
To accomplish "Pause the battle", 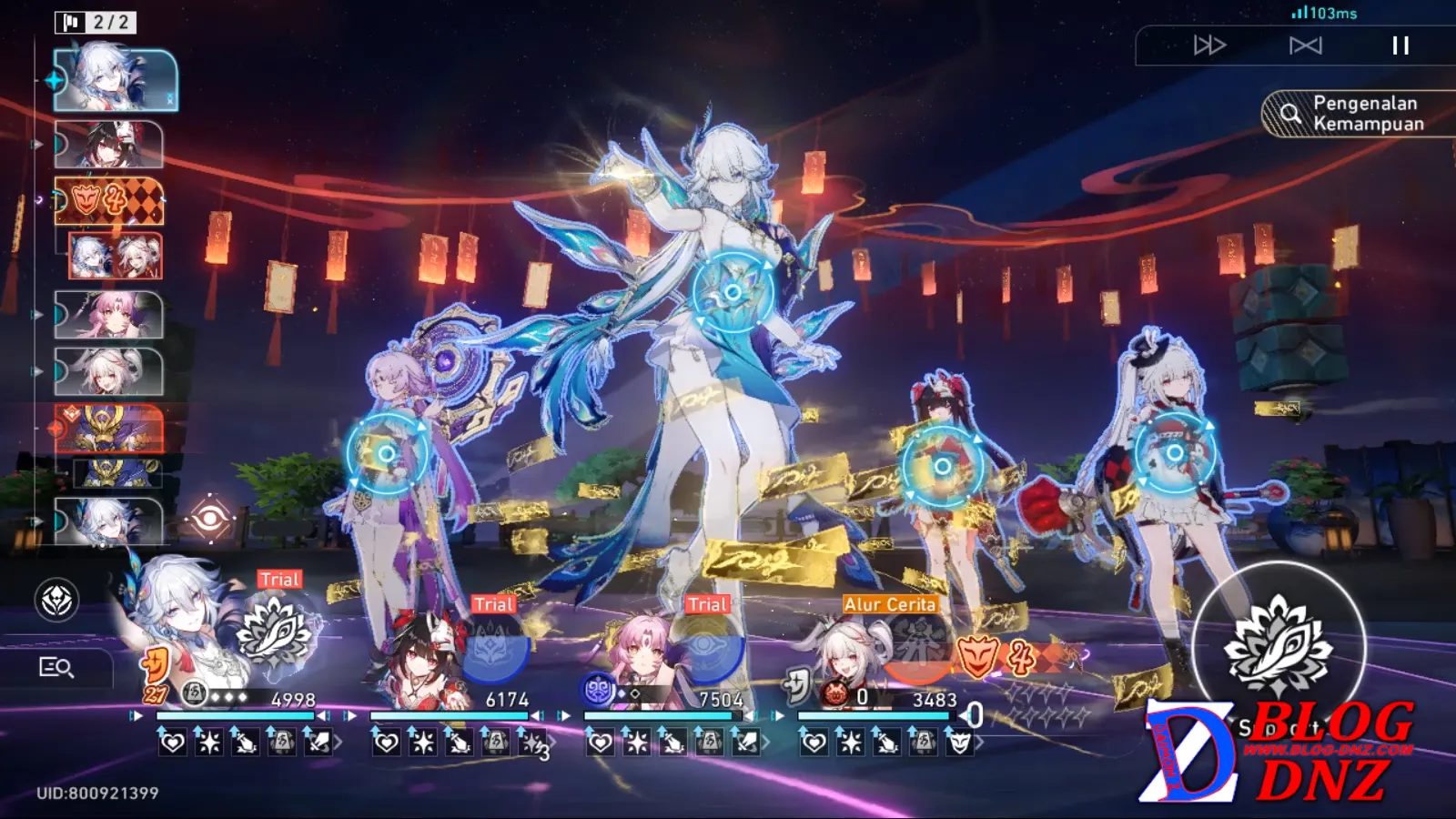I will pos(1400,45).
